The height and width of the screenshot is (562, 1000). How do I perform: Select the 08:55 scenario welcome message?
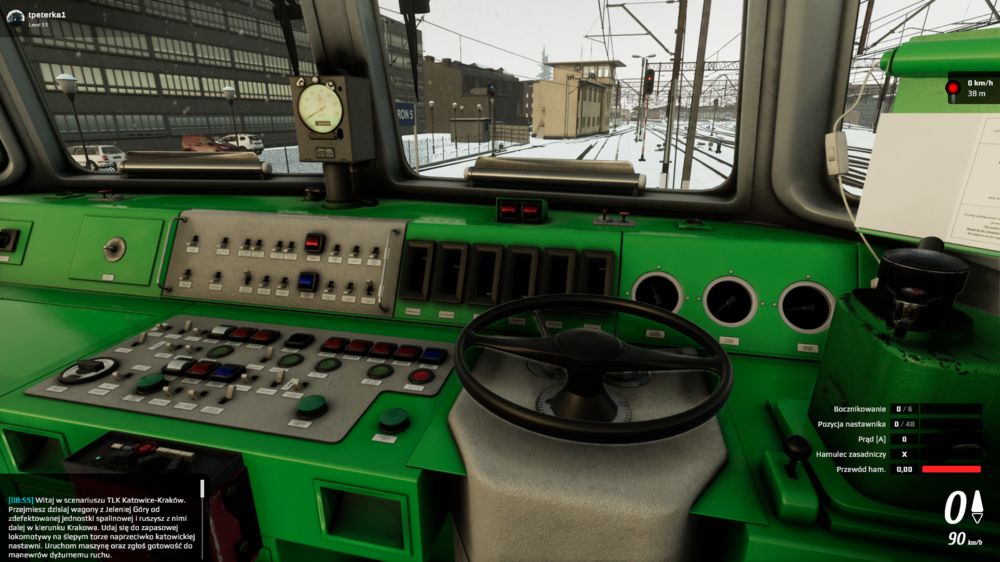point(102,526)
